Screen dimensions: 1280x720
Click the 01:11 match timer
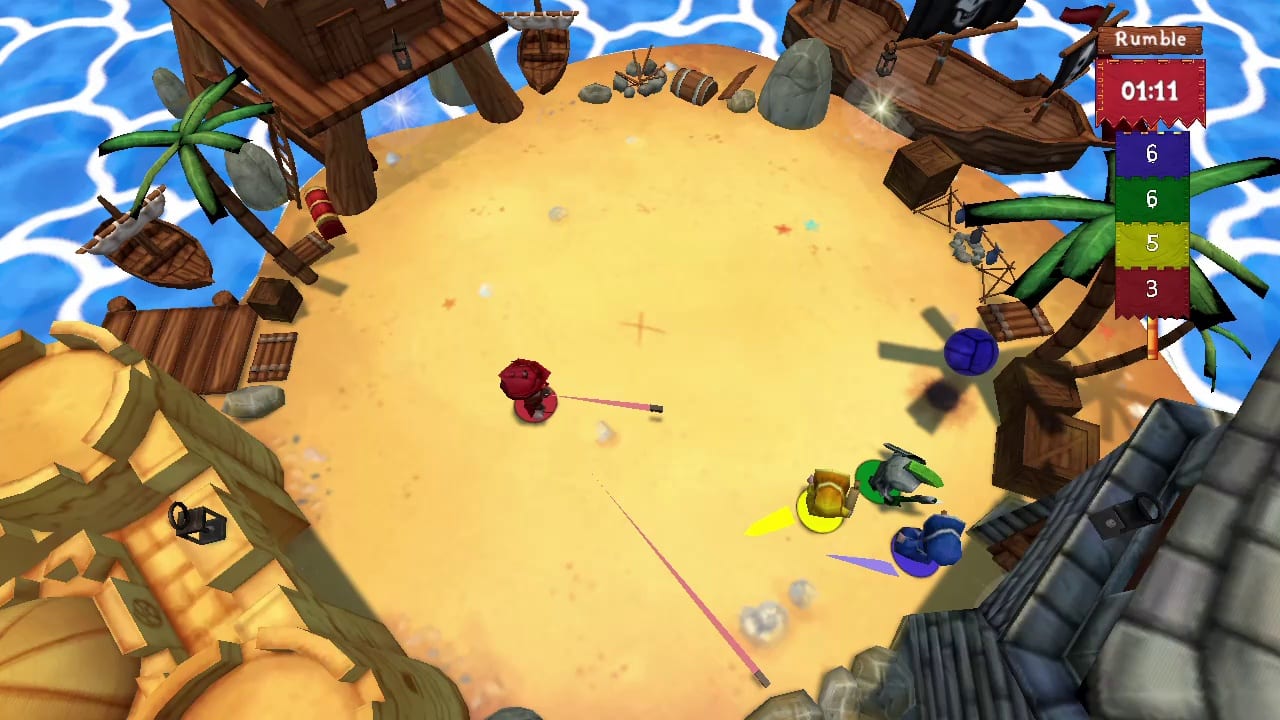point(1148,91)
